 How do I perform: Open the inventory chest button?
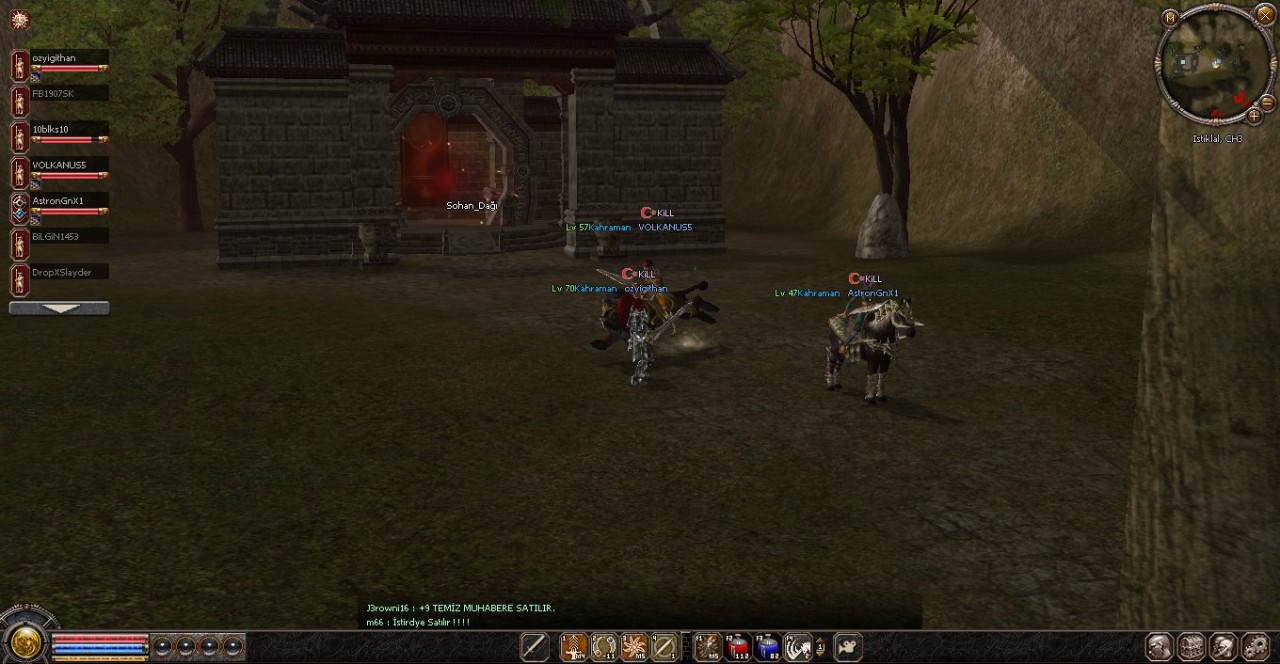1191,647
